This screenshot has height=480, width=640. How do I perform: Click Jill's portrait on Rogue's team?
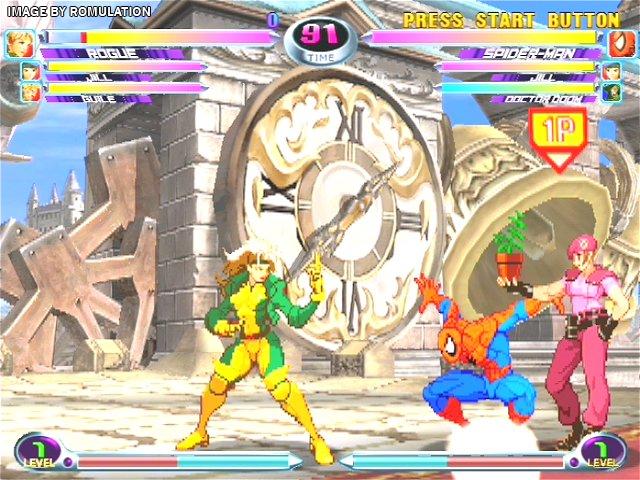point(30,72)
